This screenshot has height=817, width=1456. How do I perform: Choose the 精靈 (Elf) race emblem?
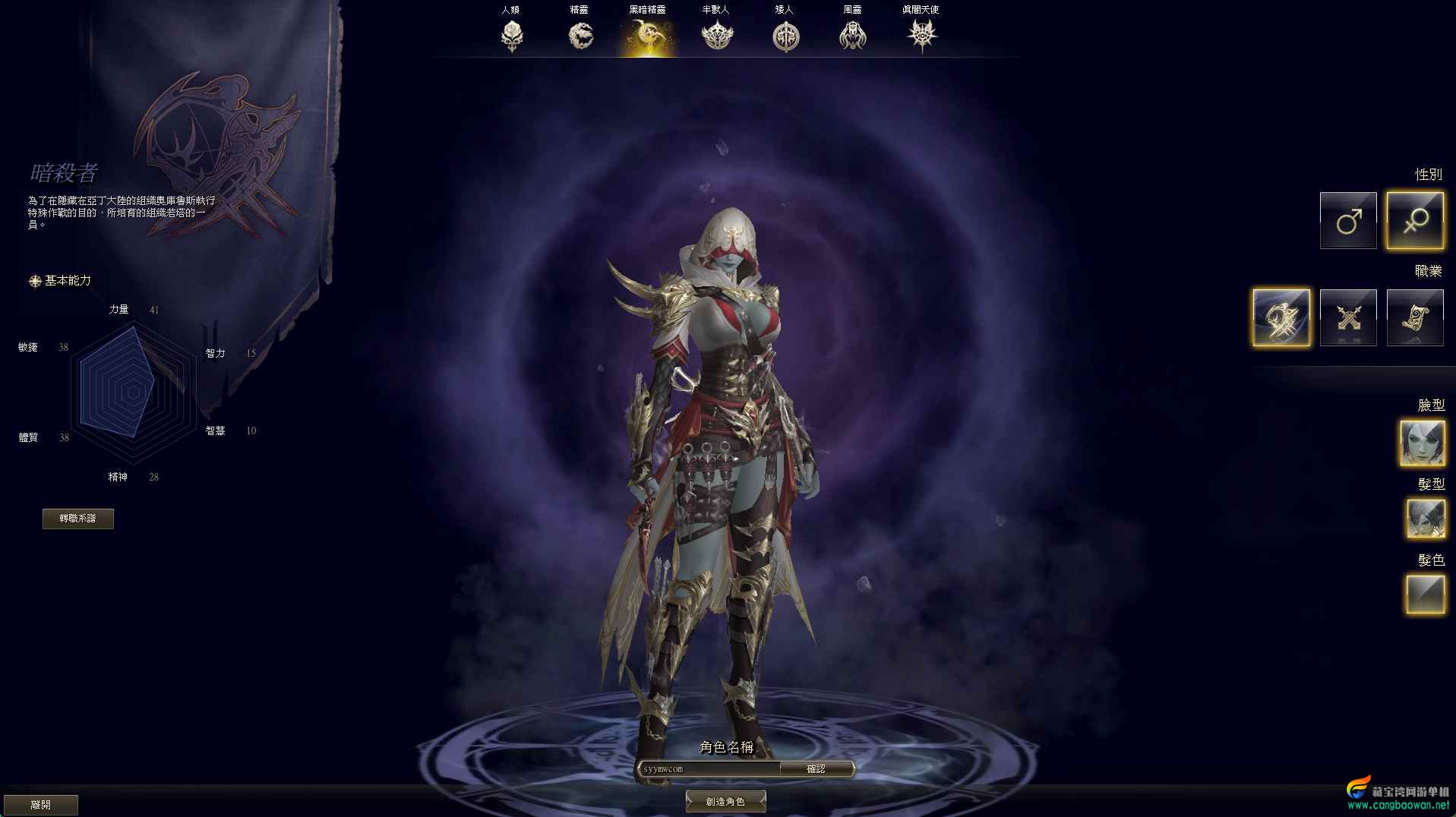click(580, 35)
